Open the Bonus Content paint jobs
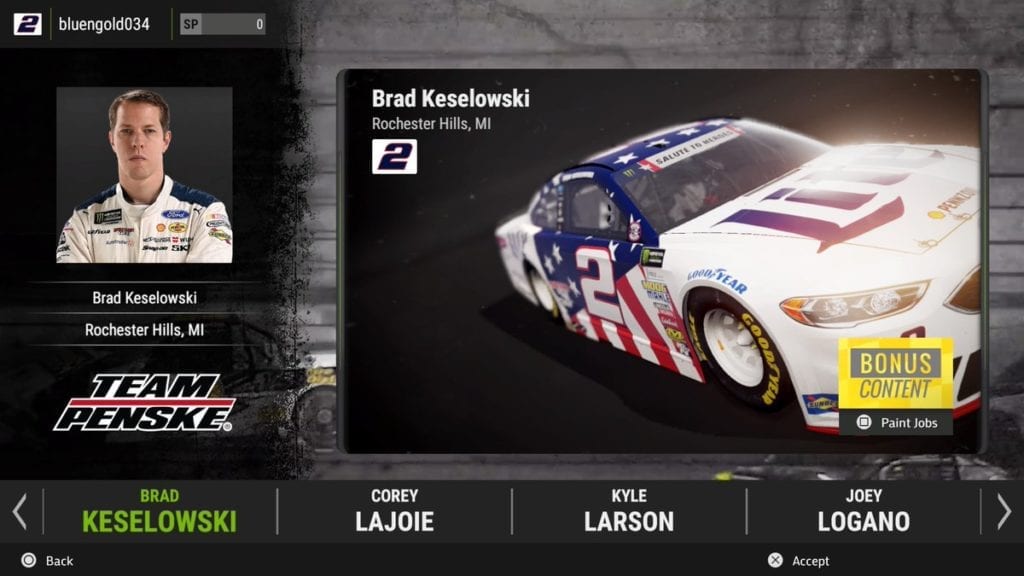 tap(895, 386)
